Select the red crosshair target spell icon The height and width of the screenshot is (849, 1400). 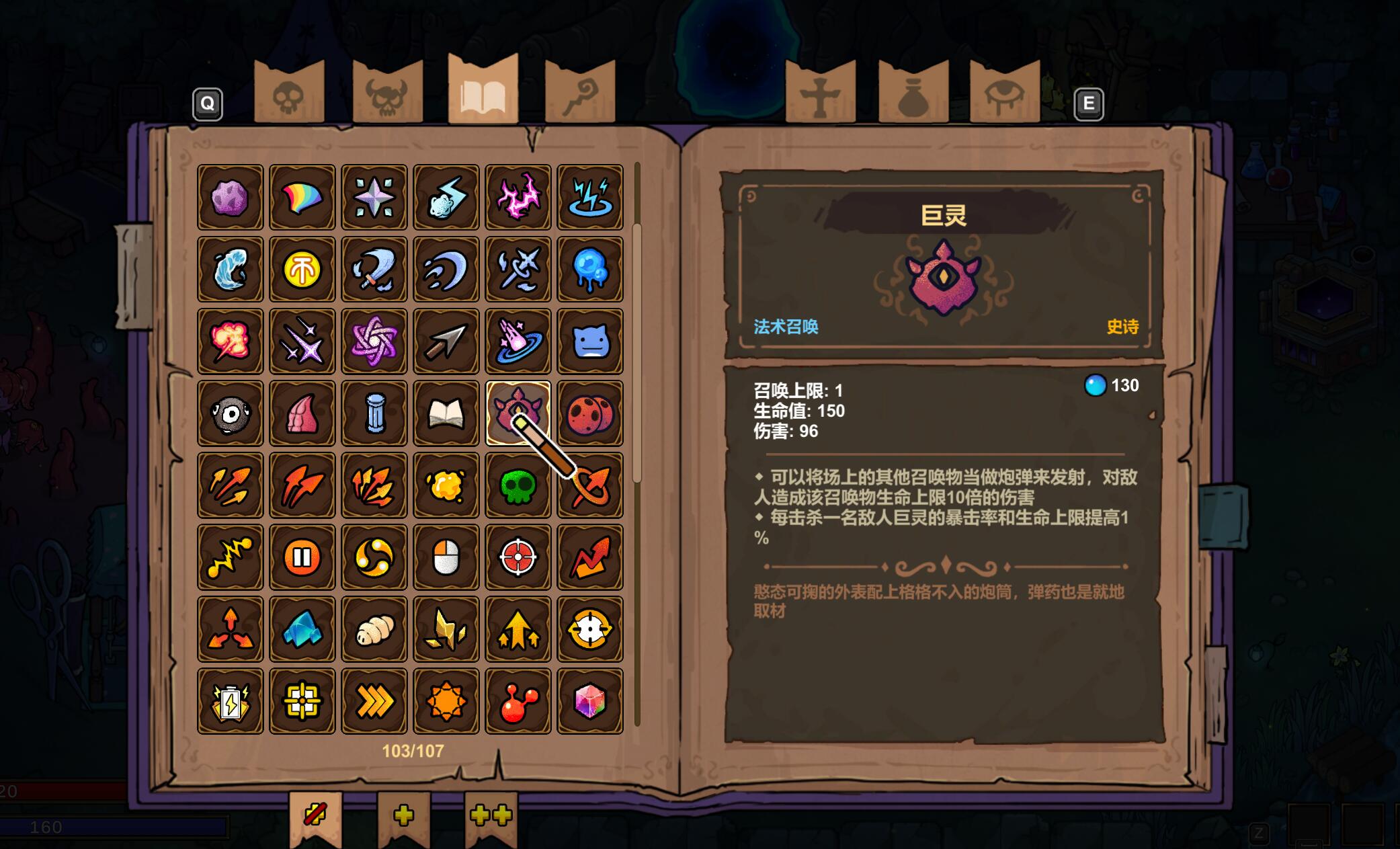(518, 557)
